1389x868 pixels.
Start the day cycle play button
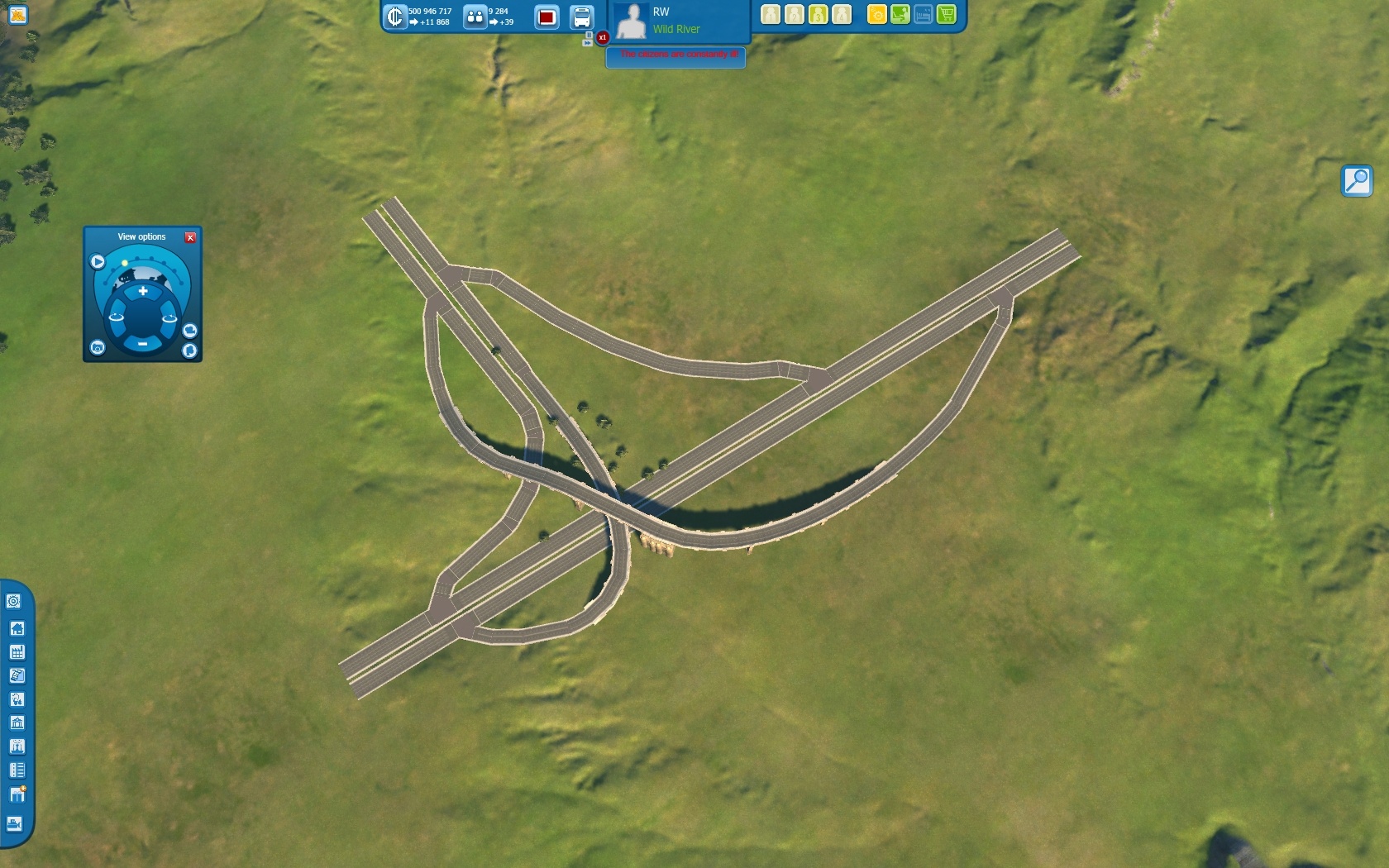click(x=98, y=261)
